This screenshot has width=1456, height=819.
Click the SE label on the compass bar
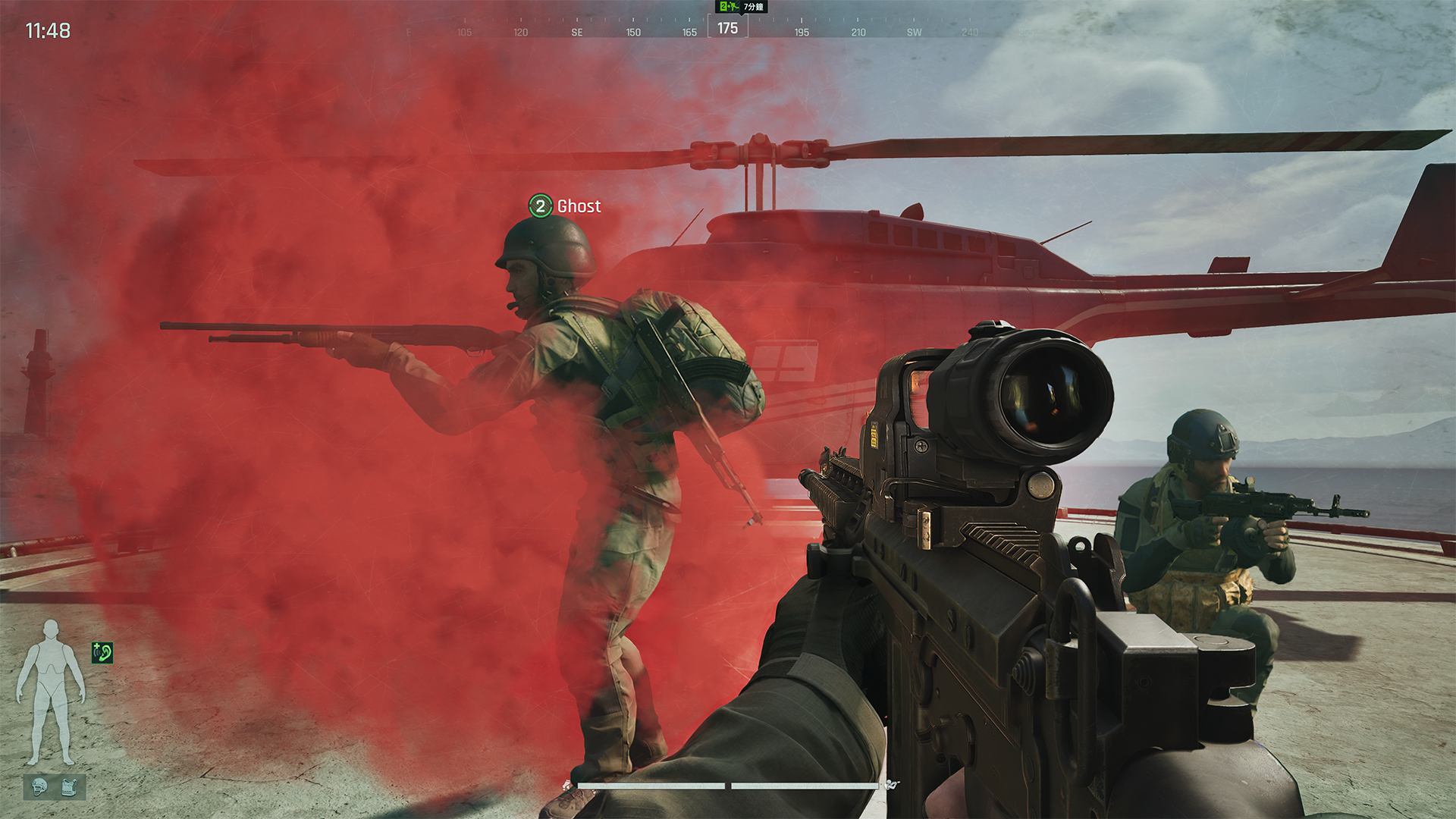pyautogui.click(x=577, y=33)
